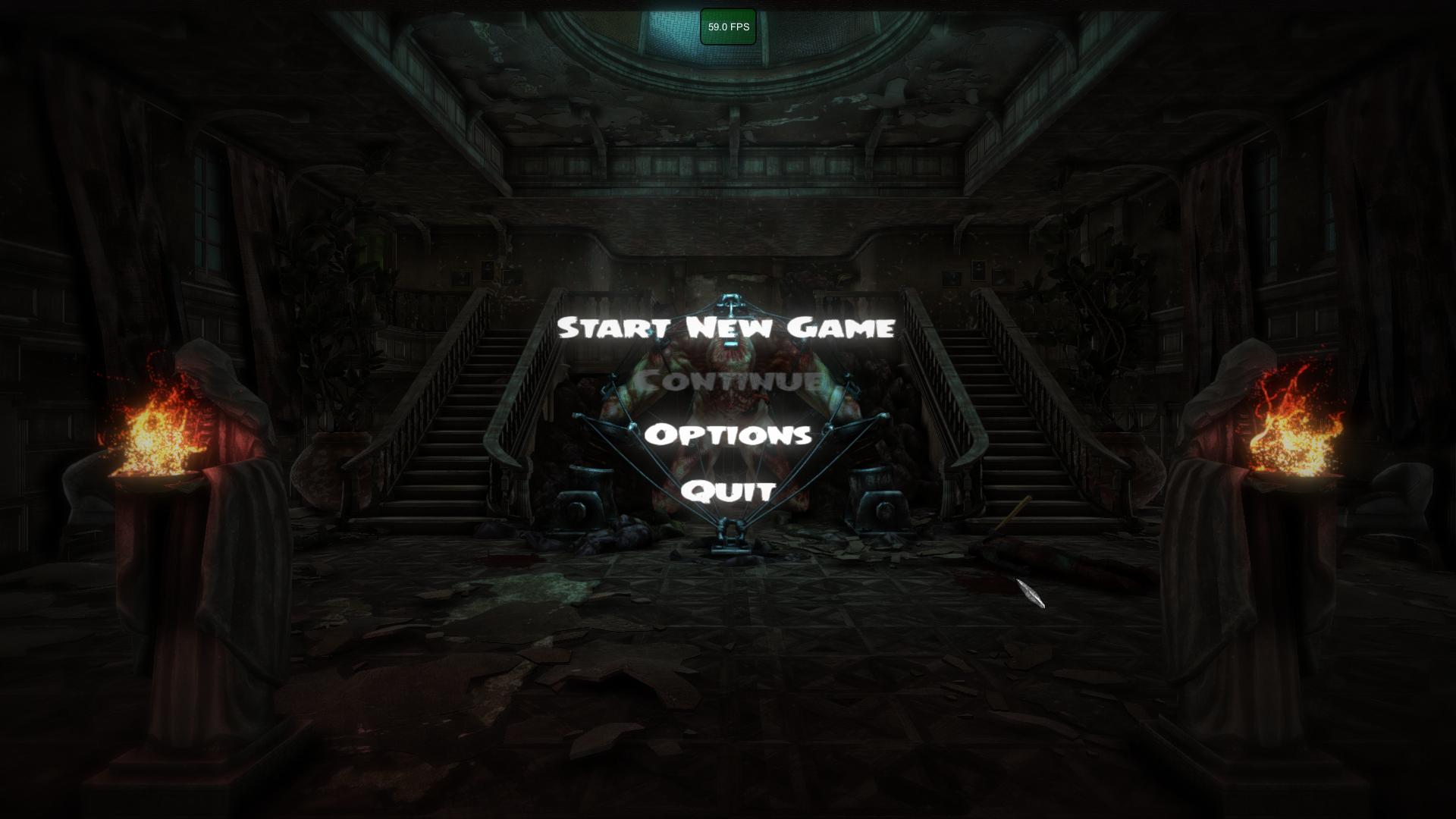The height and width of the screenshot is (819, 1456).
Task: Click the green 59.0 FPS counter overlay
Action: click(727, 25)
